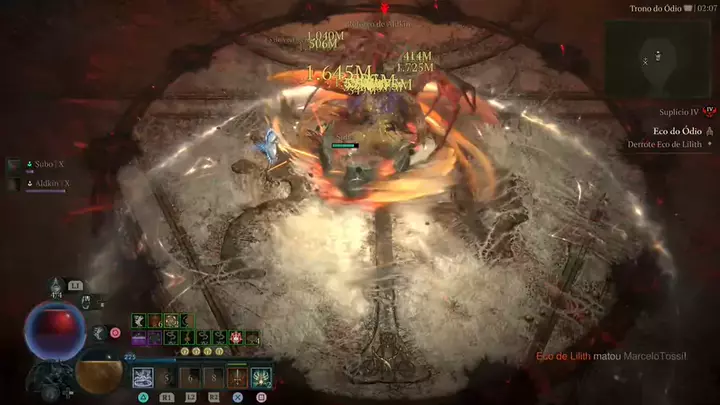Click the Suplício IV difficulty emblem
This screenshot has width=720, height=405.
coord(709,112)
